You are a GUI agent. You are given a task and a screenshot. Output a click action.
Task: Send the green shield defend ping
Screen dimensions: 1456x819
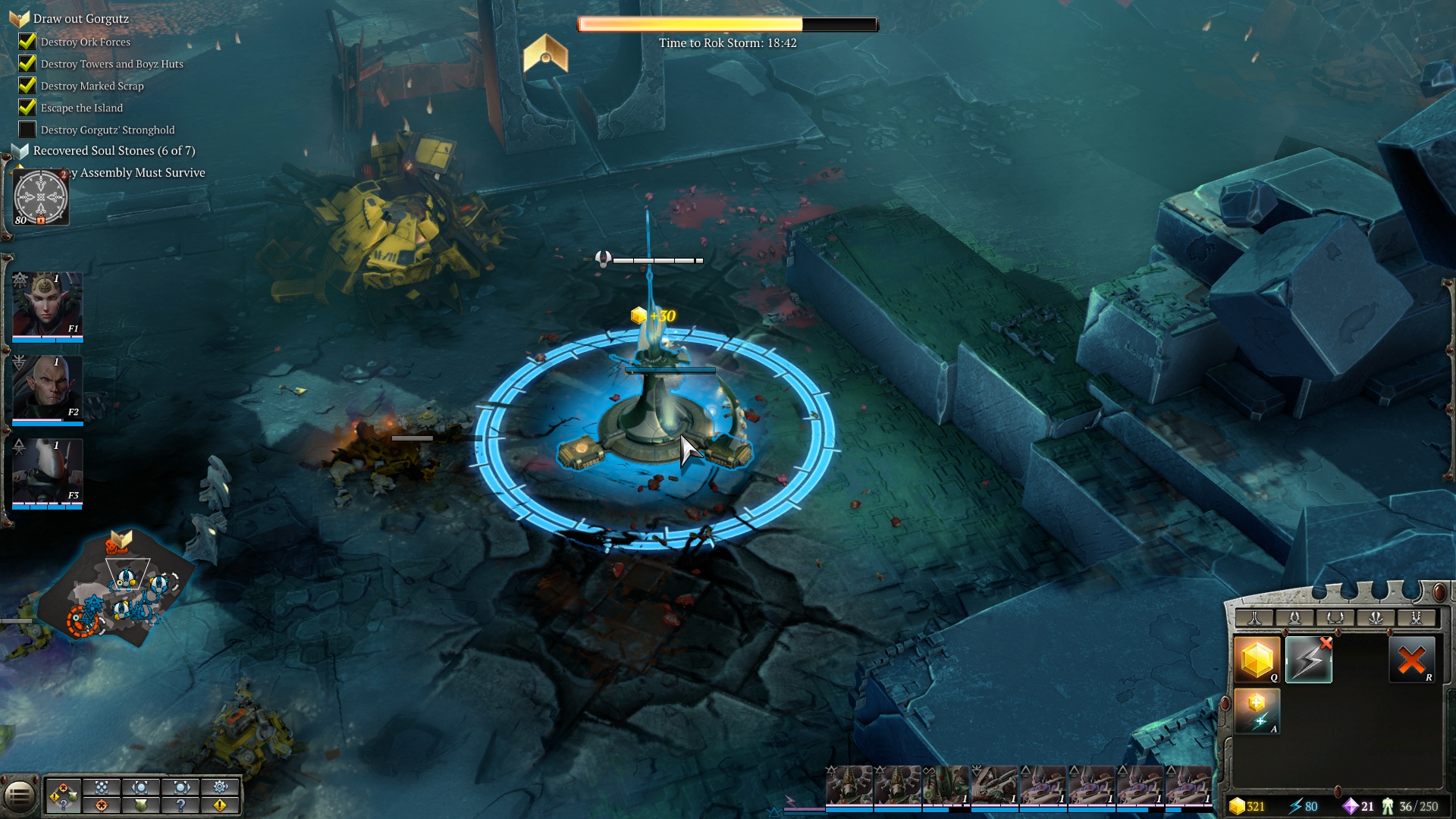point(141,805)
